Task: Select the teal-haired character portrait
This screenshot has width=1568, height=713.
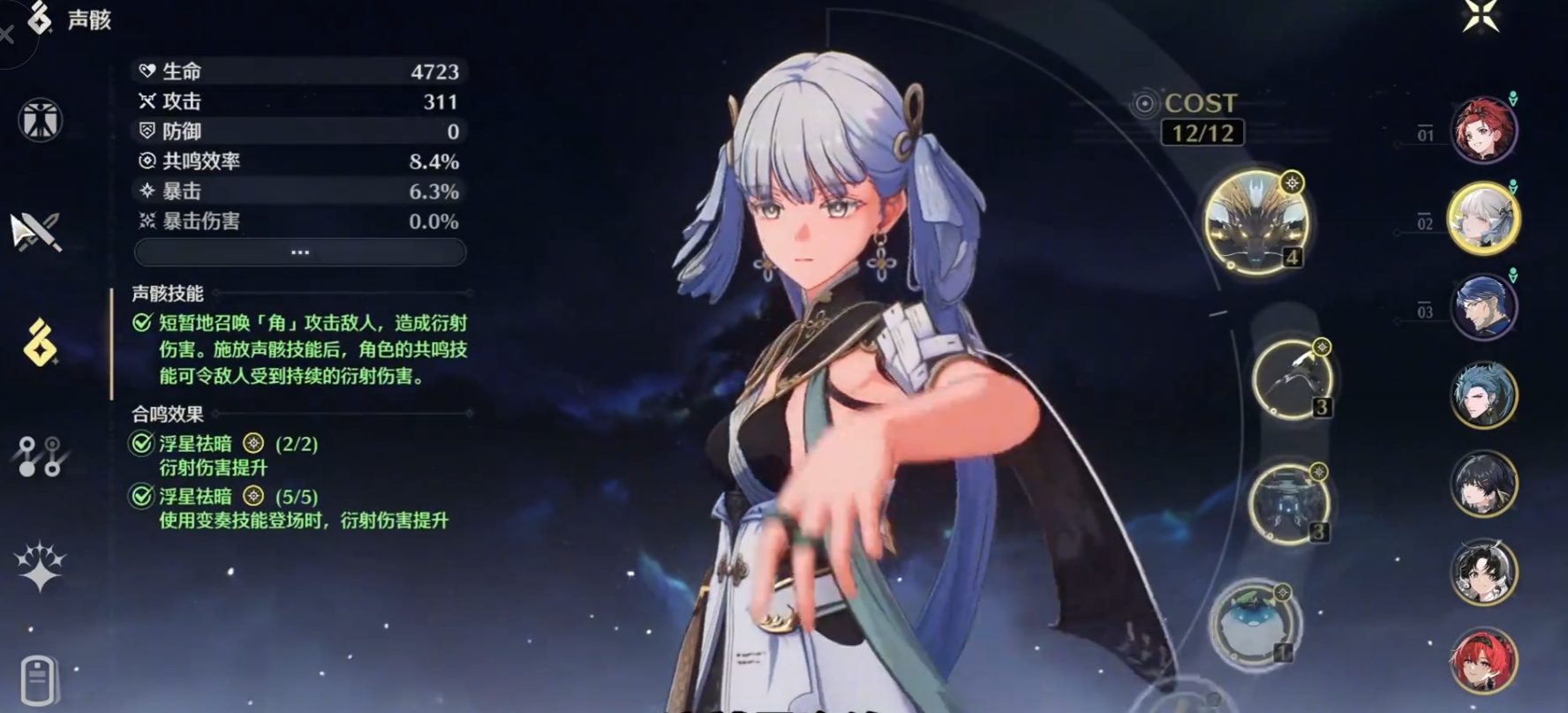Action: (1483, 395)
